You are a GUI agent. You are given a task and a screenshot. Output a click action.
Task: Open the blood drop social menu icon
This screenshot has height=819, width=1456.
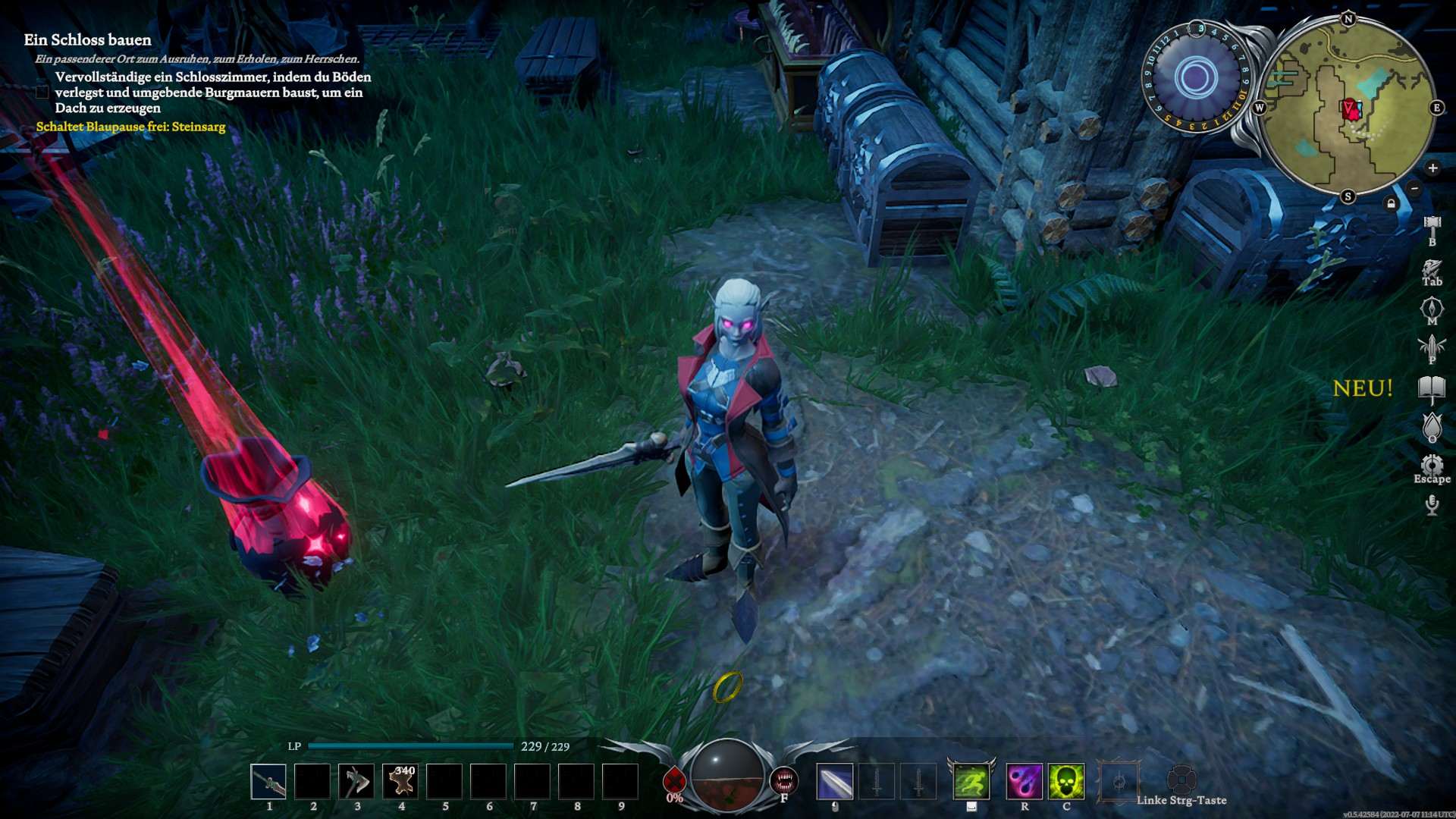pyautogui.click(x=1432, y=426)
